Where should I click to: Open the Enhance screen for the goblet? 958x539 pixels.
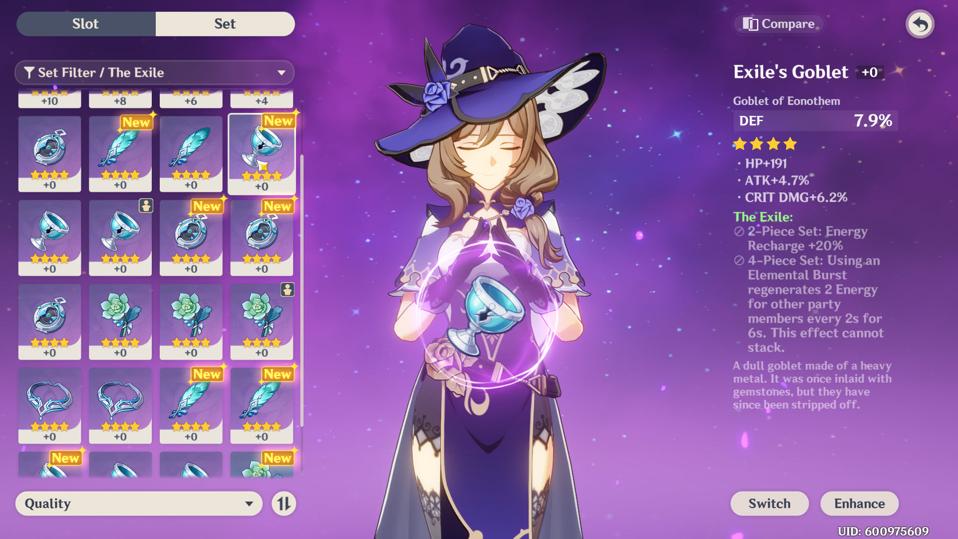[x=859, y=503]
